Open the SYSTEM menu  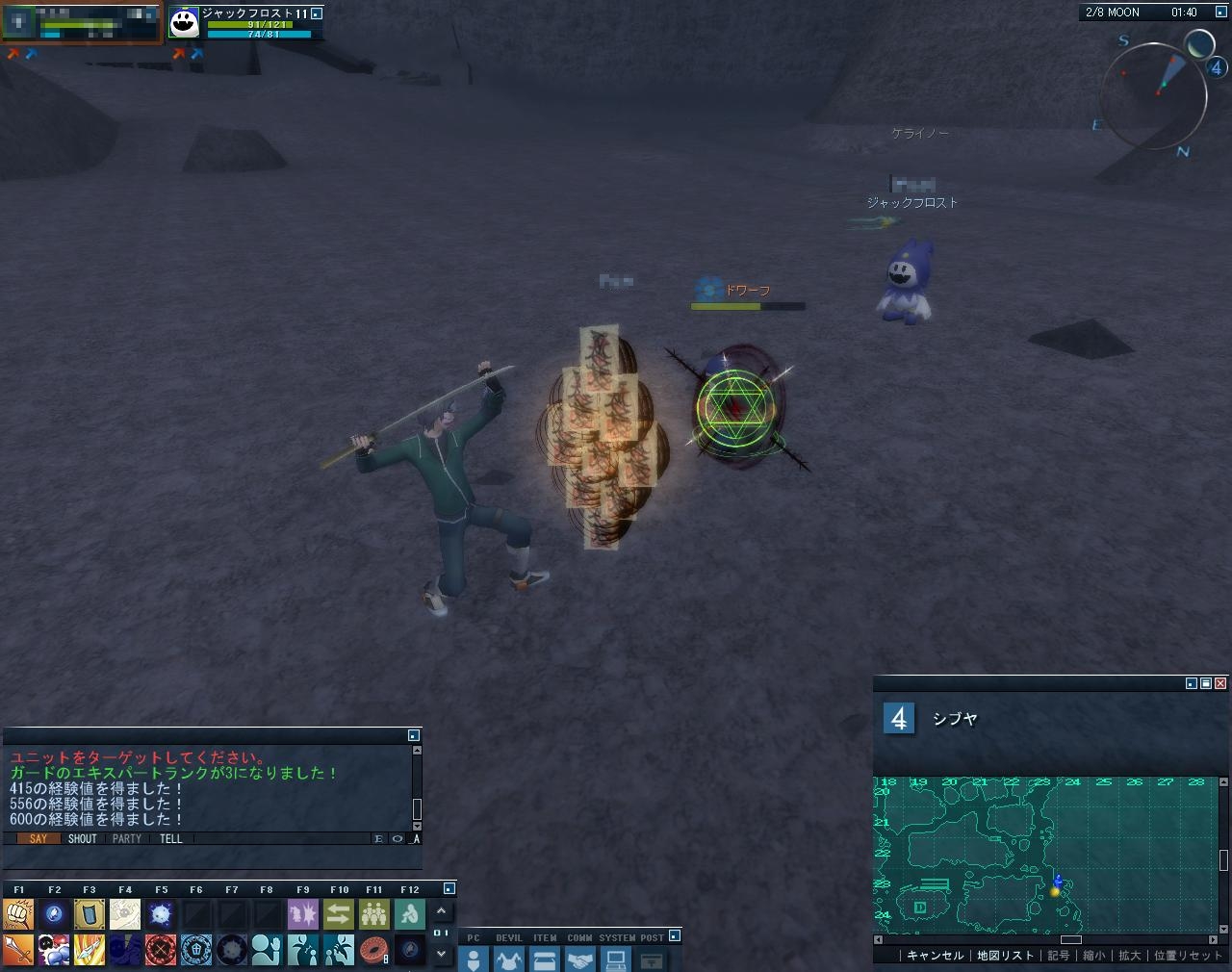616,959
